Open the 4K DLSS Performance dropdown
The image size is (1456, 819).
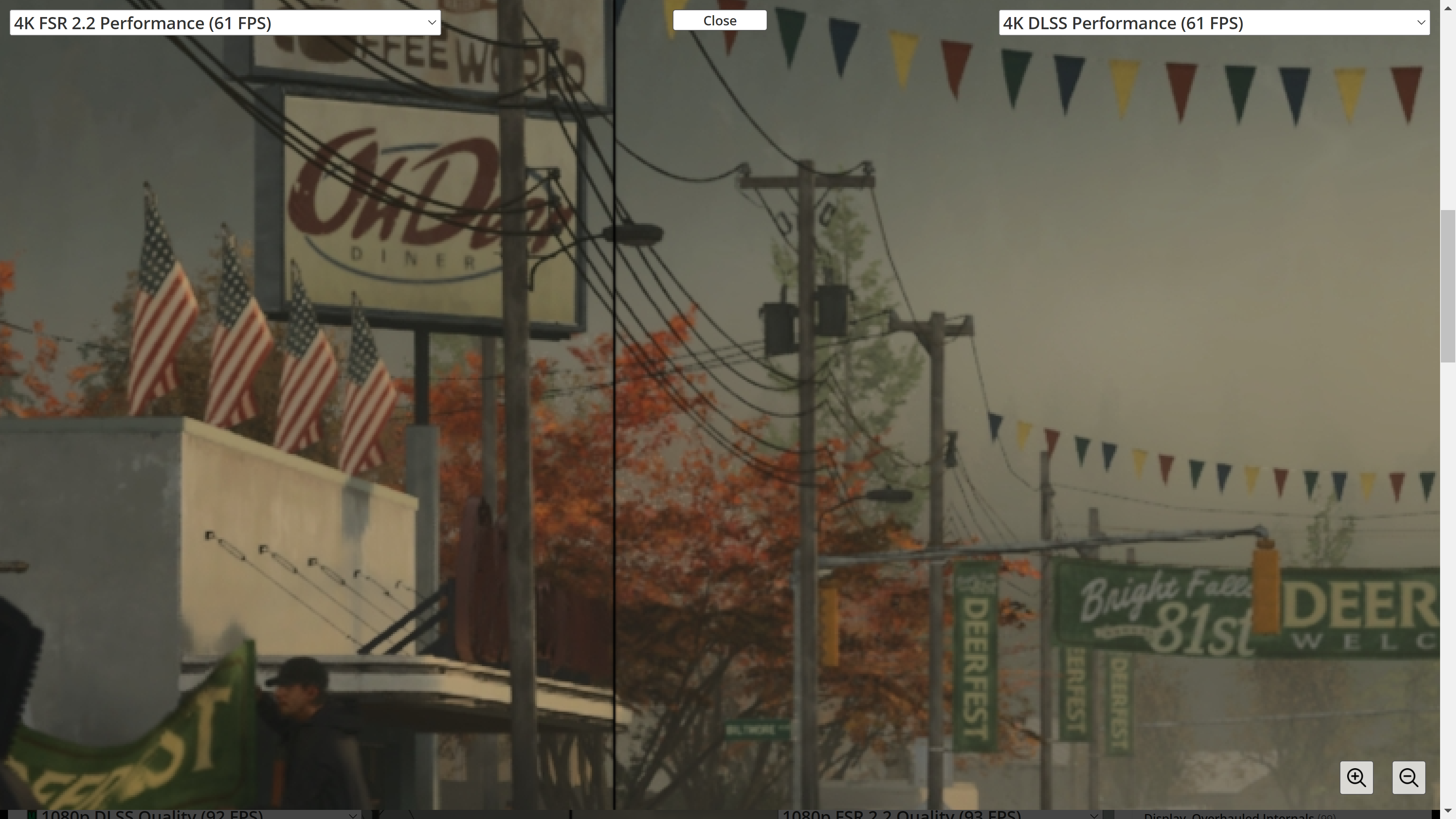pos(1213,23)
